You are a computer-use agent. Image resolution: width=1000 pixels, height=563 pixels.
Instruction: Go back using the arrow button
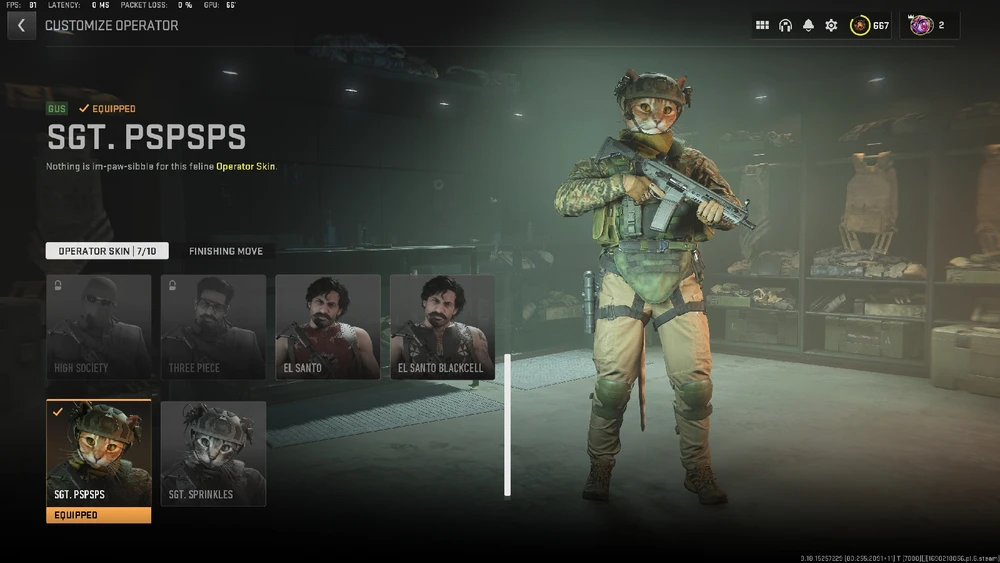tap(21, 26)
